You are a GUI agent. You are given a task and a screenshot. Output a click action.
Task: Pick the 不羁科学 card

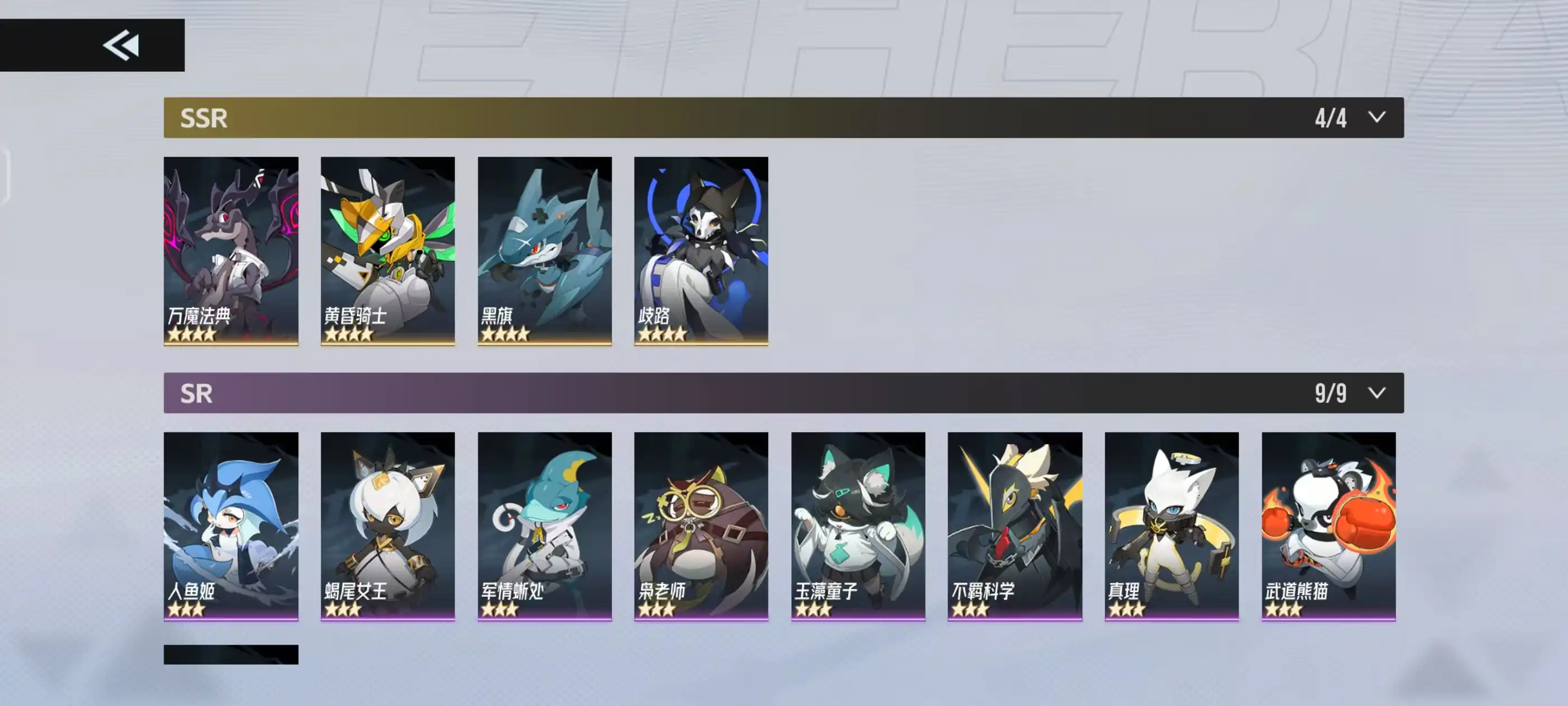pos(1014,526)
